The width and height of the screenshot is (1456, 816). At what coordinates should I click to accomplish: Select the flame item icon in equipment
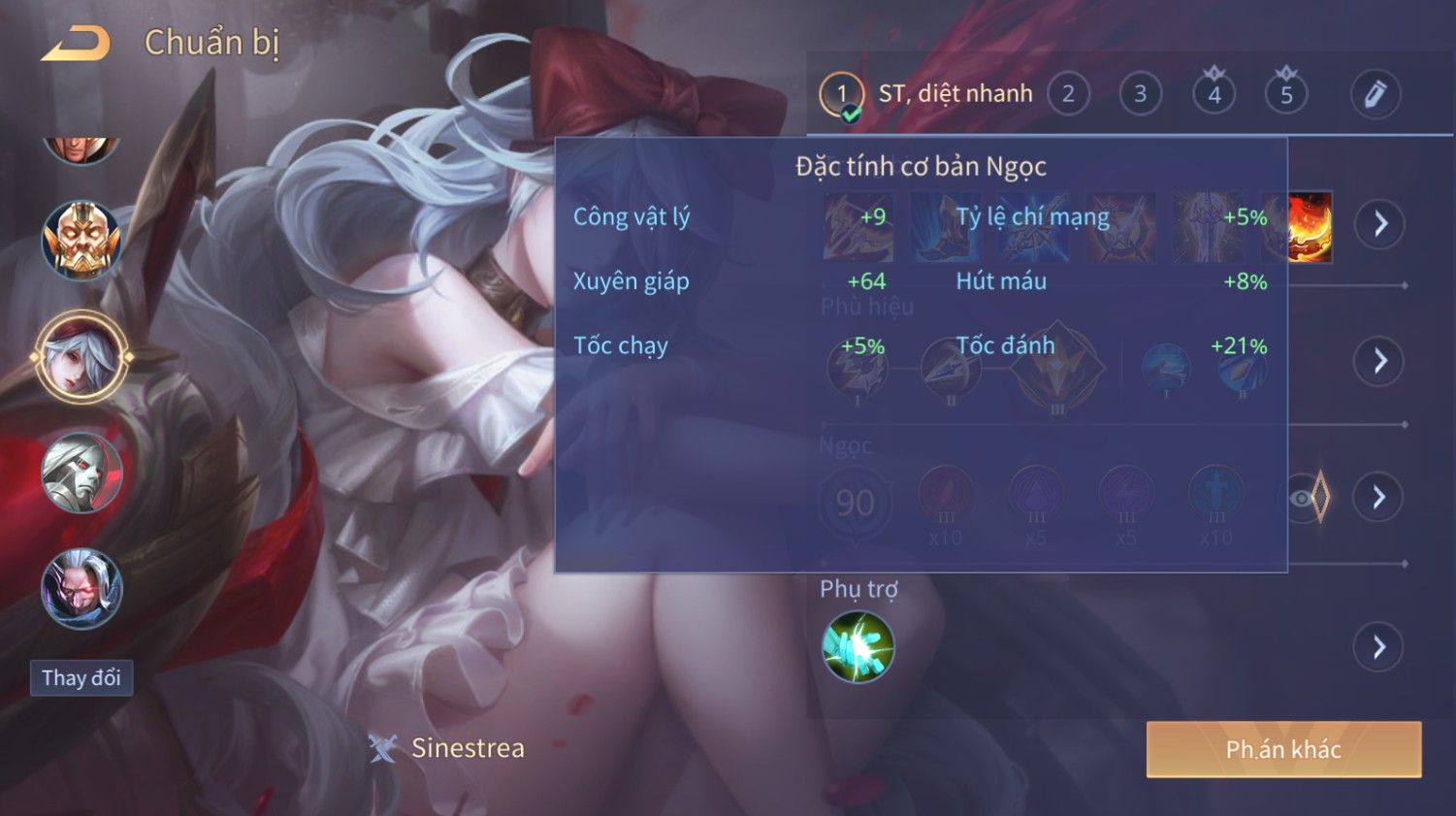click(x=1310, y=228)
